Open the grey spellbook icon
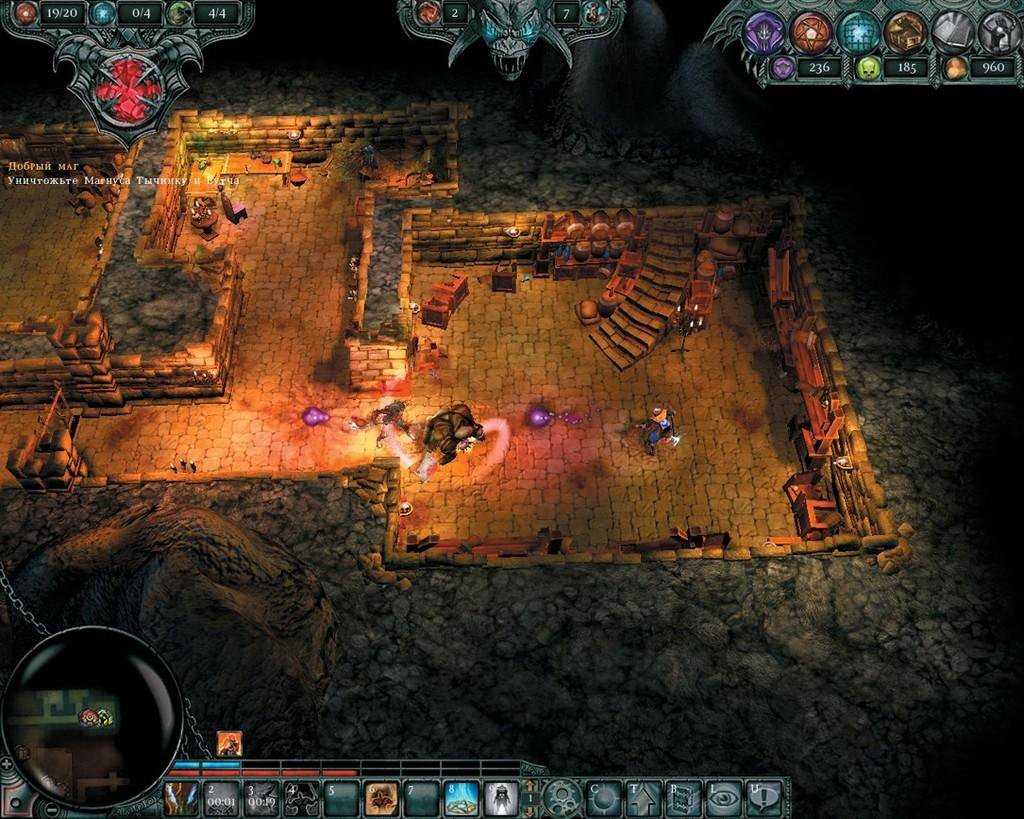1024x819 pixels. [x=953, y=32]
